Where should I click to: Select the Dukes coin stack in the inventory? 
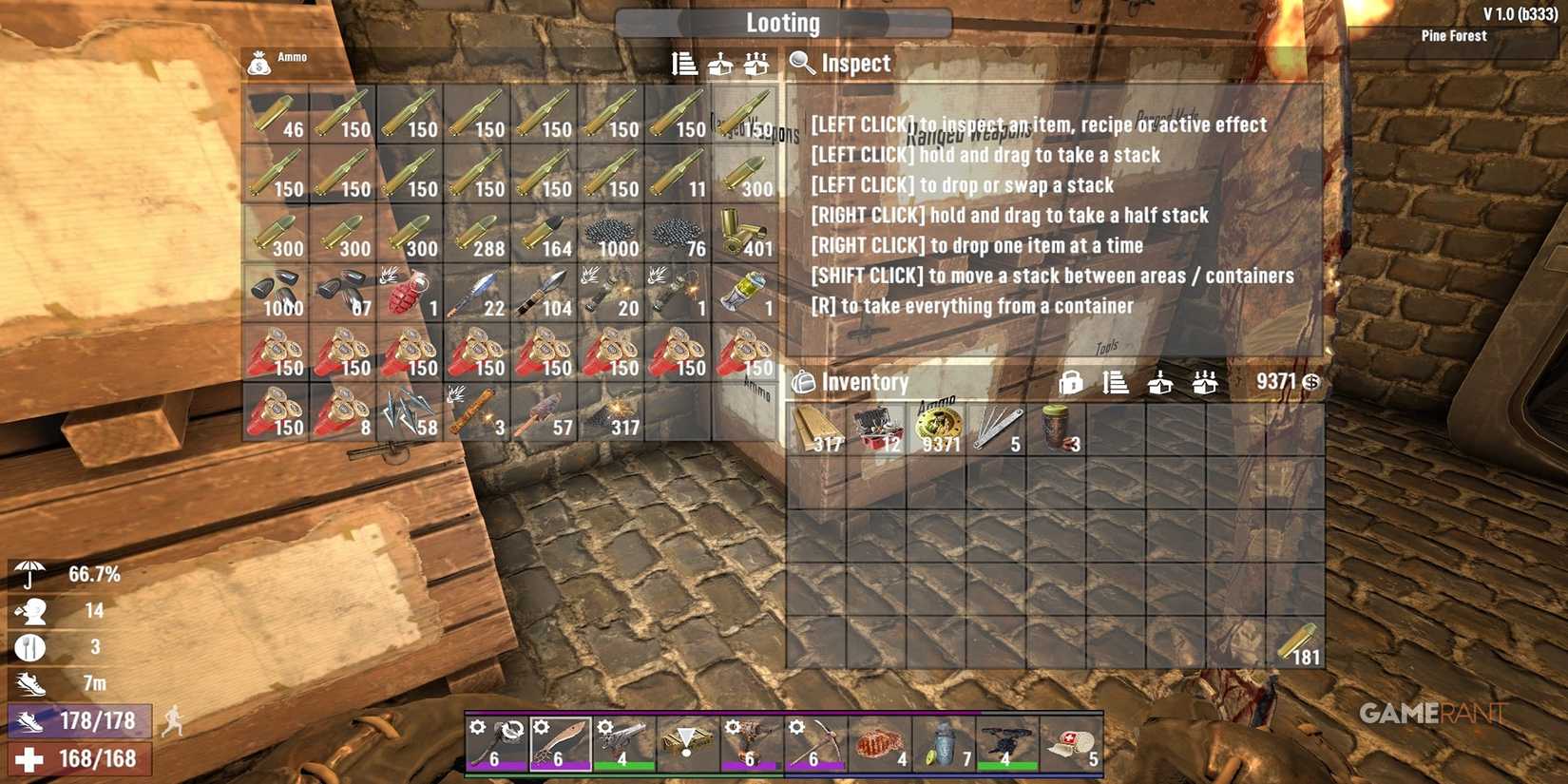click(x=939, y=426)
